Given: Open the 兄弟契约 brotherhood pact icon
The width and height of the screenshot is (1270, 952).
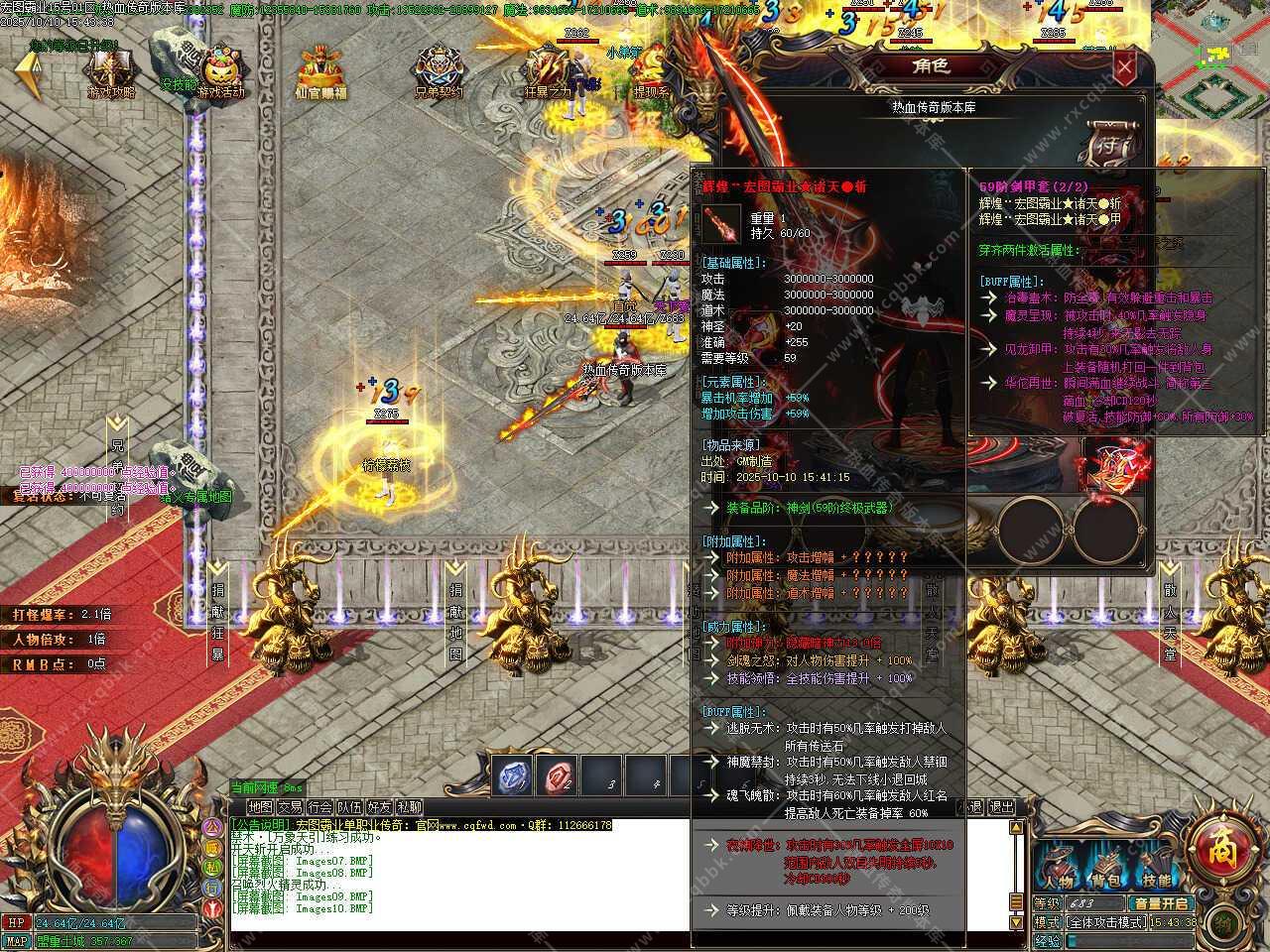Looking at the screenshot, I should click(x=439, y=73).
